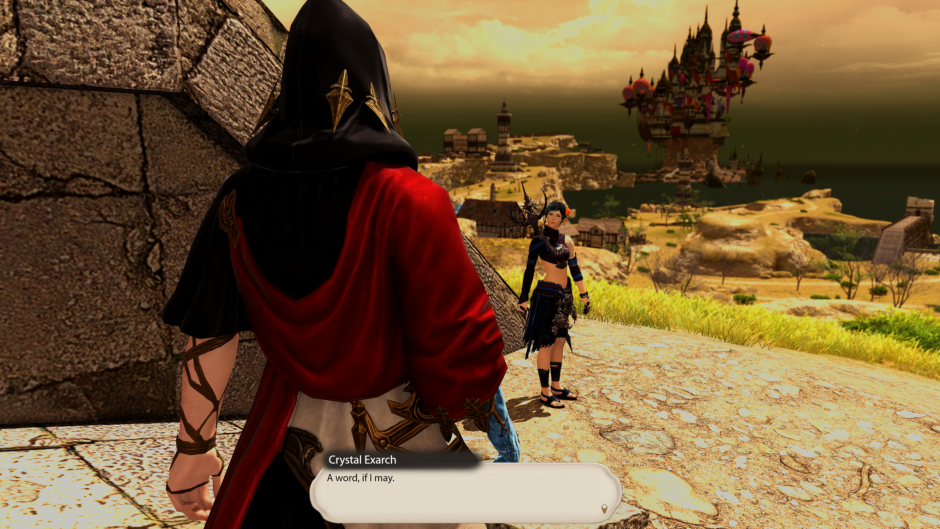Advance the Crystal Exarch dialogue box
The height and width of the screenshot is (529, 940).
click(x=465, y=492)
